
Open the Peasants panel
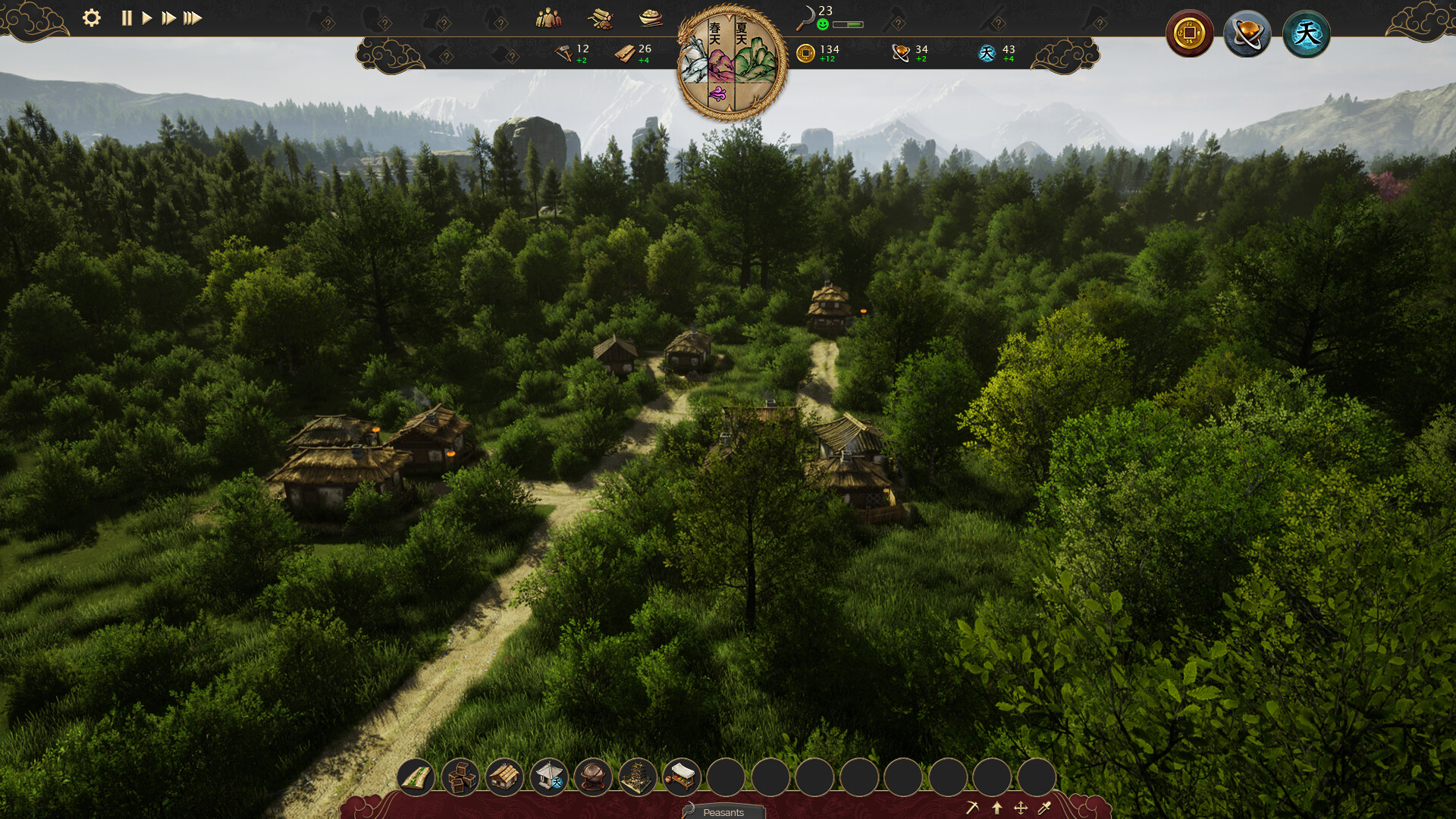[x=724, y=812]
